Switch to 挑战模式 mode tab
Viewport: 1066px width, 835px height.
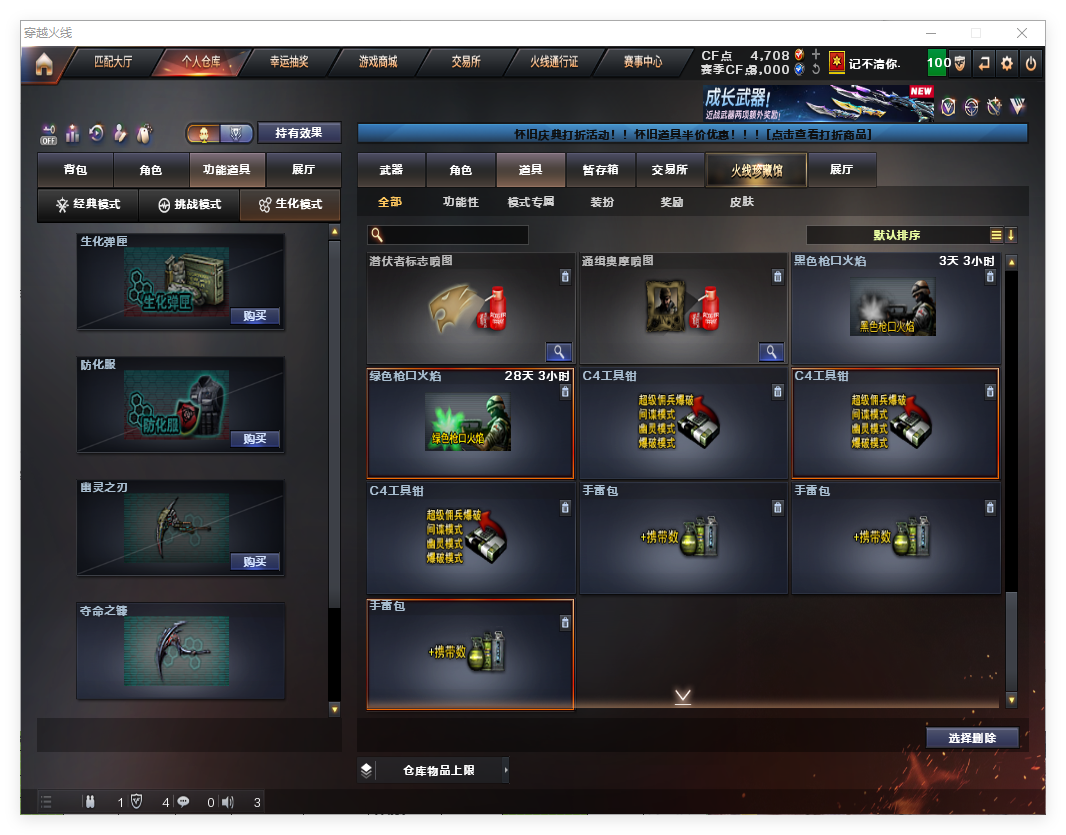[190, 204]
